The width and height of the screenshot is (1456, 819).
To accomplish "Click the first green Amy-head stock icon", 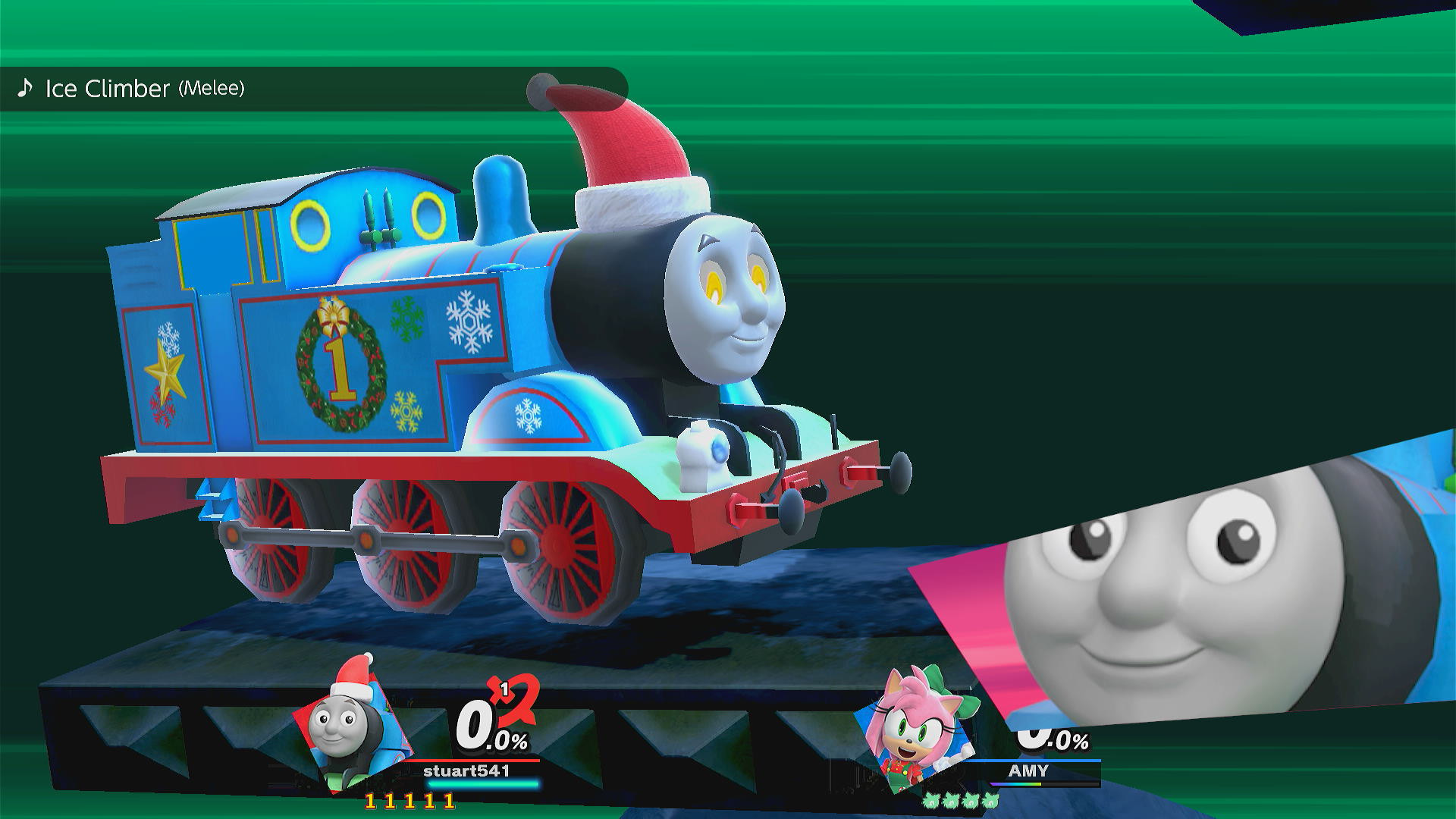I will point(930,801).
